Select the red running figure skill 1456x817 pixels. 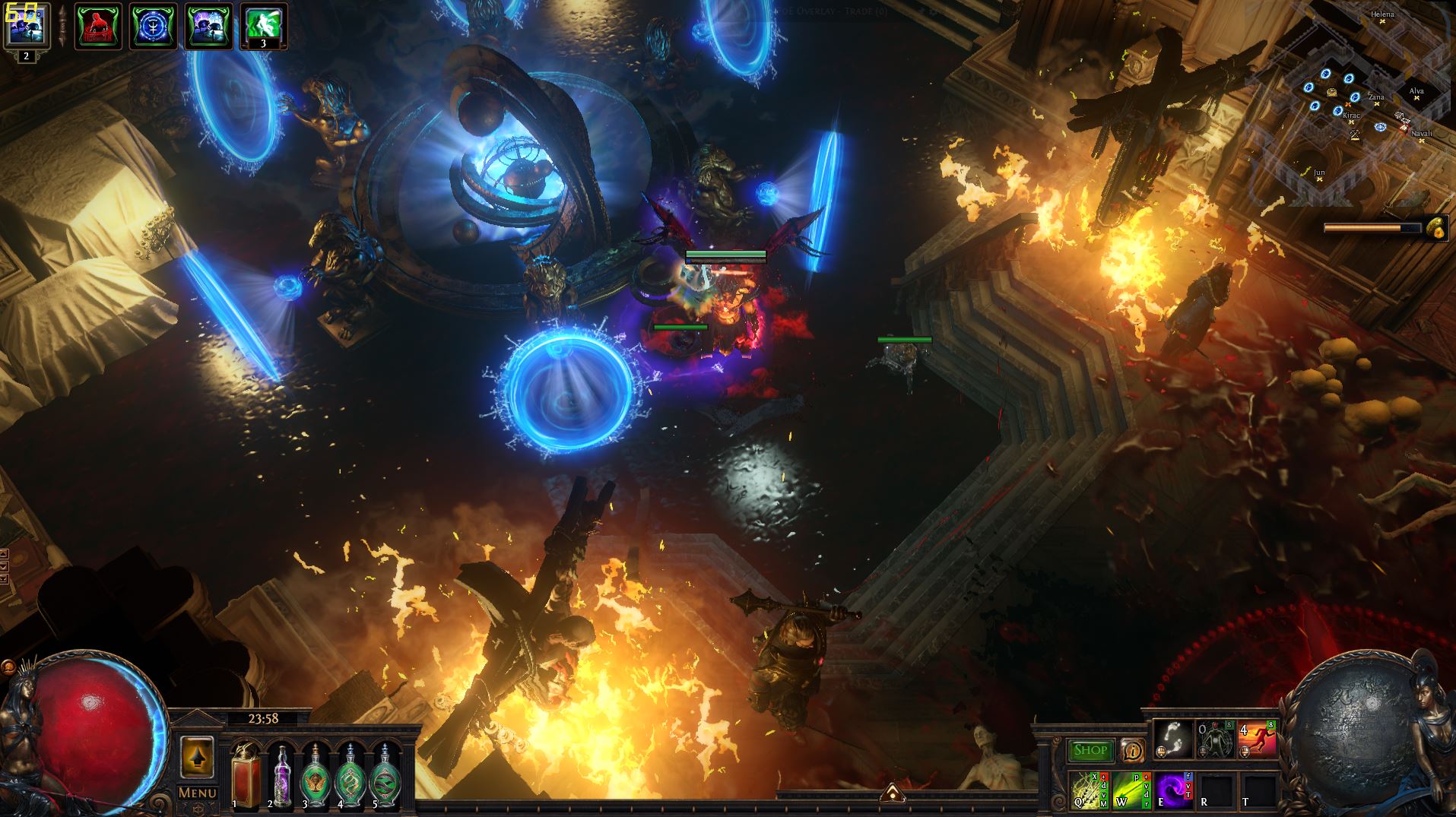[1257, 738]
